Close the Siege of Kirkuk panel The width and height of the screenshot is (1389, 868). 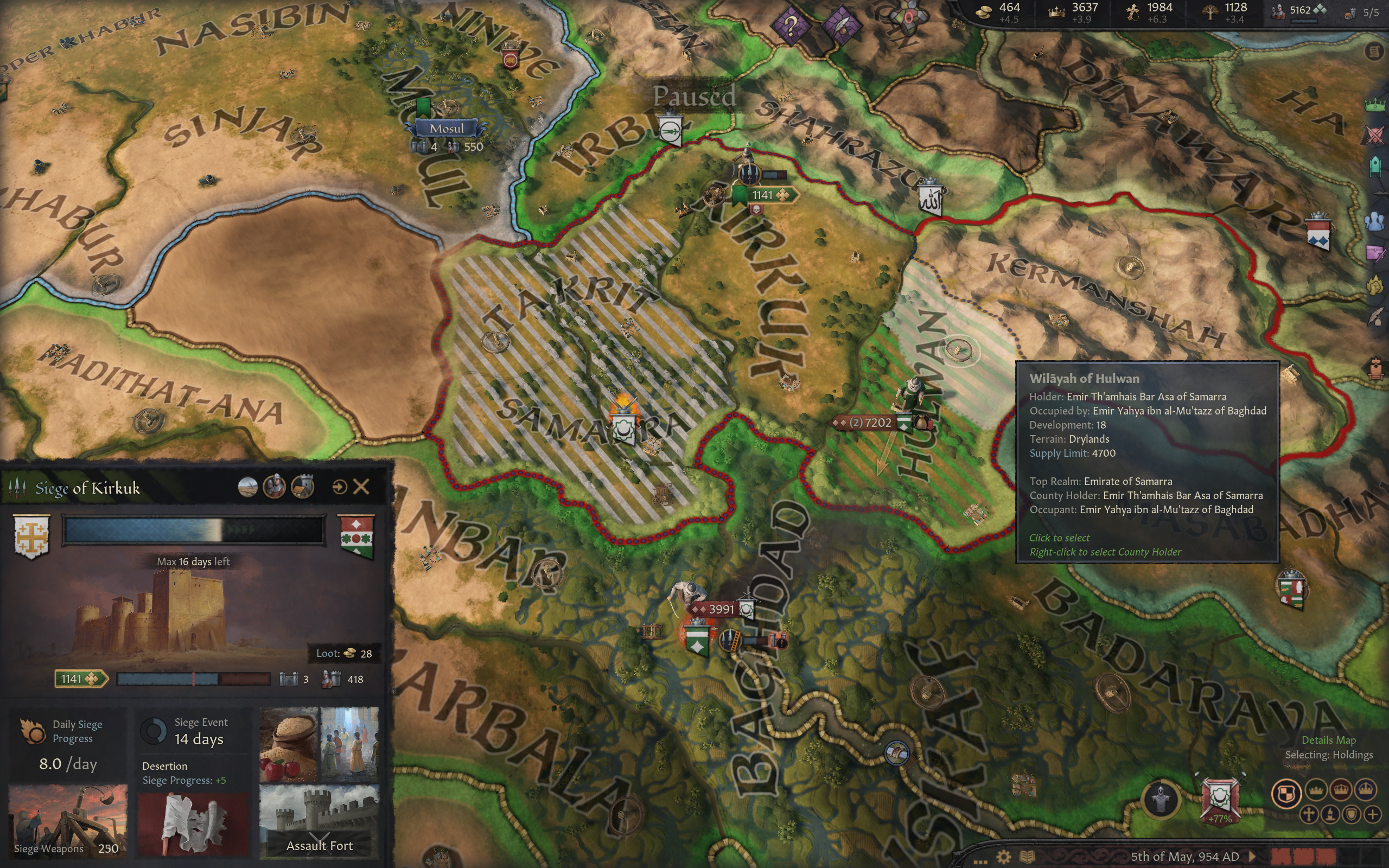tap(361, 487)
